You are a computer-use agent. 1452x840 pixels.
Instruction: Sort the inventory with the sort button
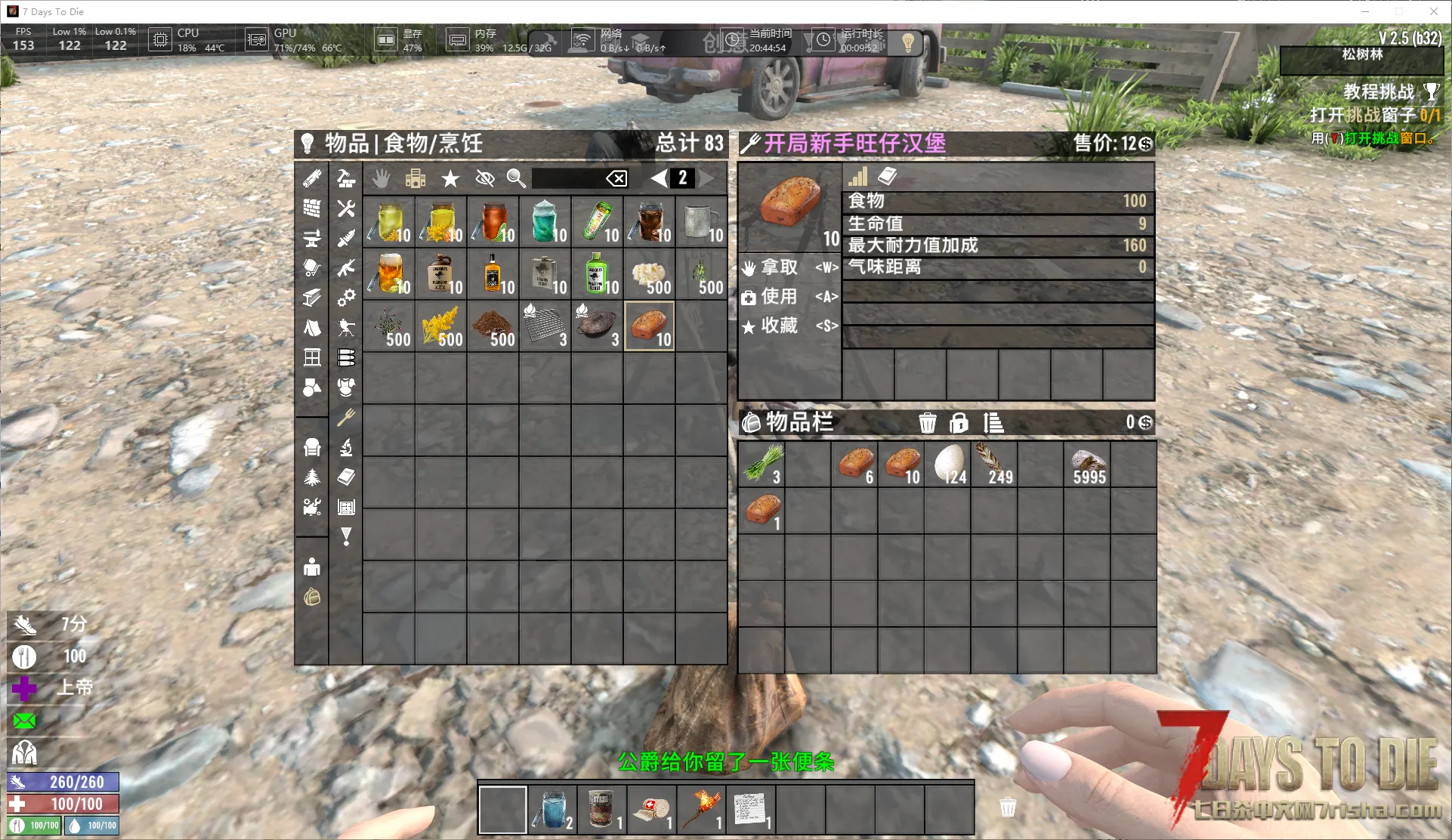coord(993,423)
